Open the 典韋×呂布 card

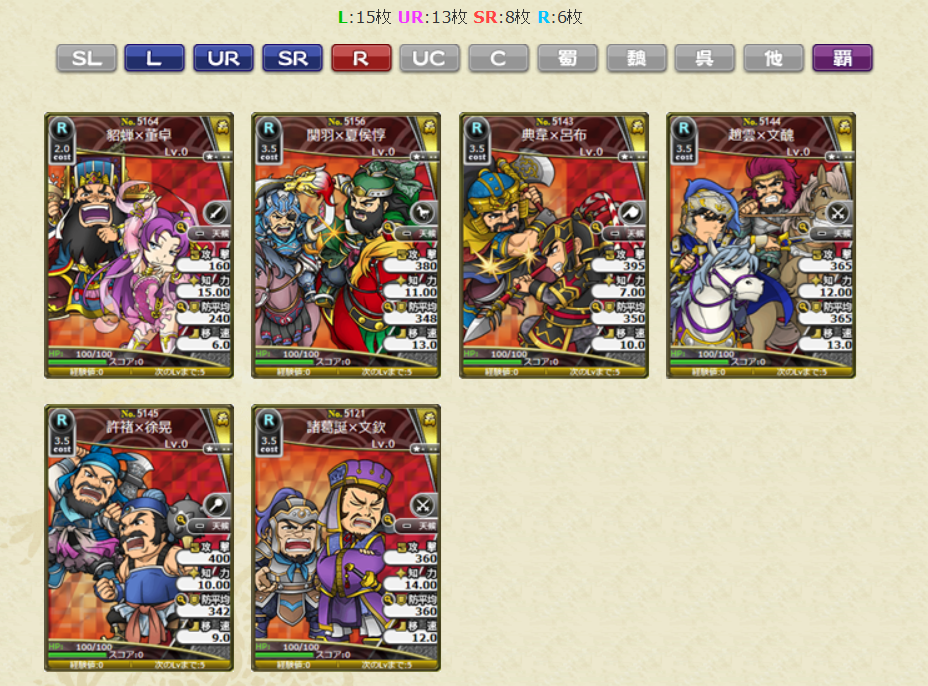click(554, 245)
